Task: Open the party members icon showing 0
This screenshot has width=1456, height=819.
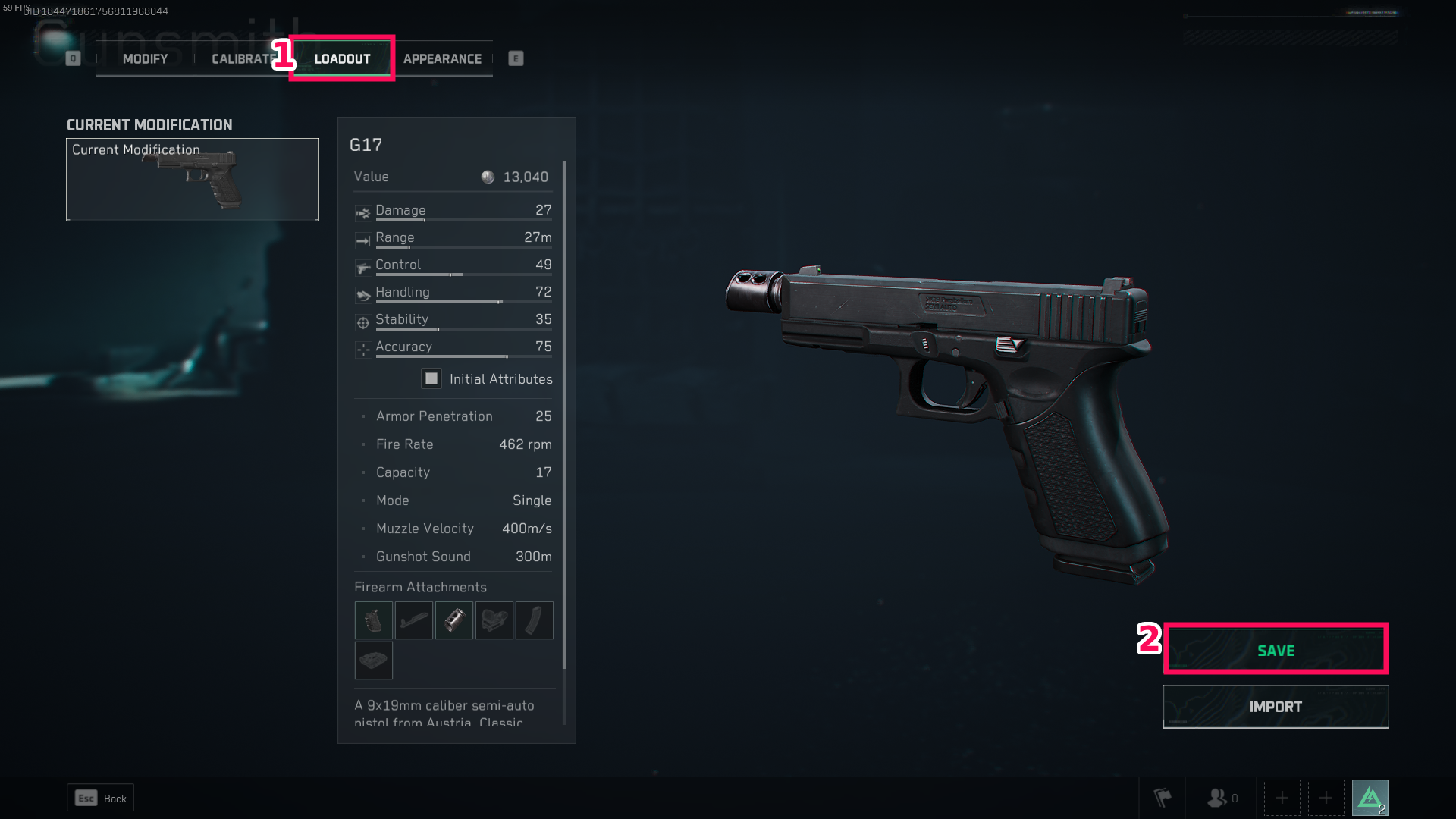Action: (x=1217, y=797)
